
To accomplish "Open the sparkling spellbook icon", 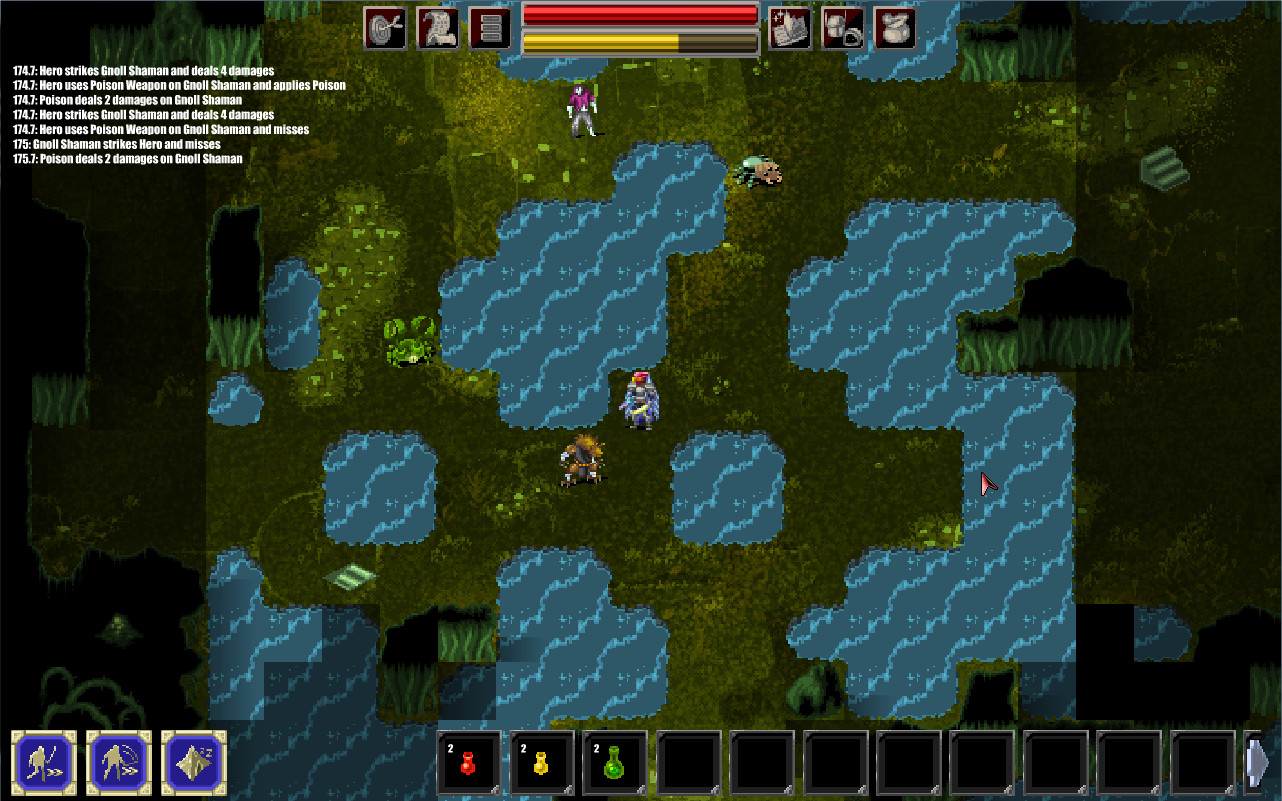I will [x=789, y=27].
